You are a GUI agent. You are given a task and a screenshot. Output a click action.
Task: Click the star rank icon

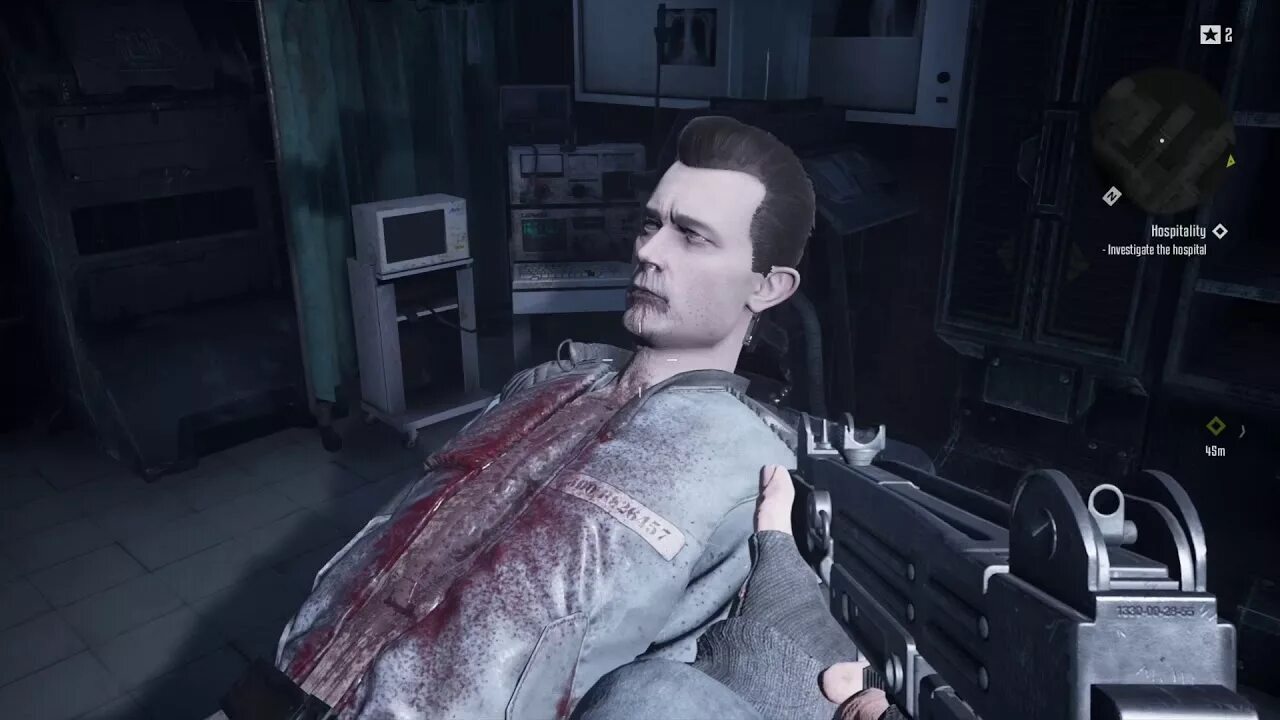(x=1210, y=35)
